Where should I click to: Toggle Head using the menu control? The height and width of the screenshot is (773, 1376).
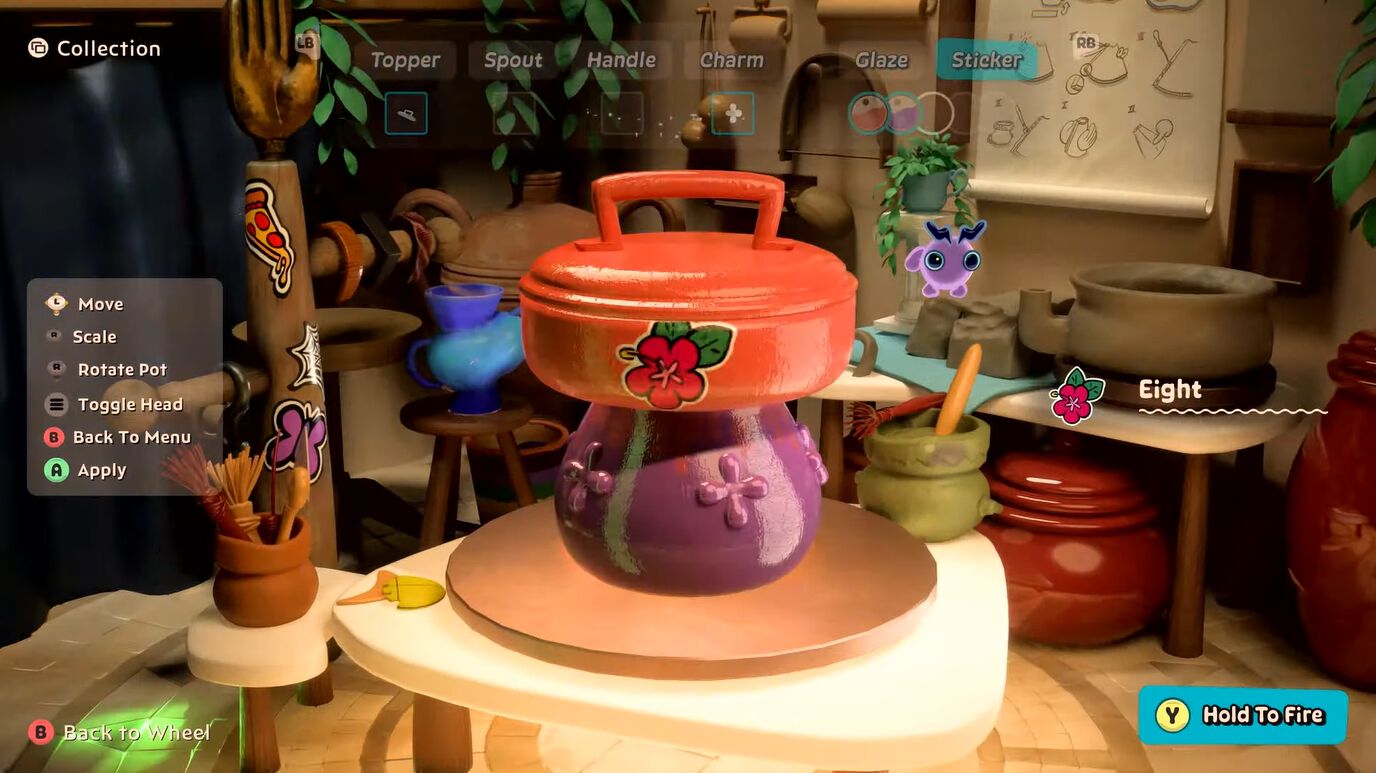pos(129,404)
